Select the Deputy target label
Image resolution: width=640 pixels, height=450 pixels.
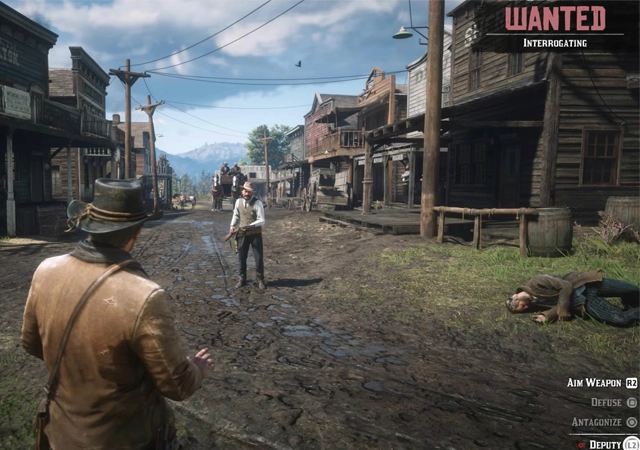[604, 443]
